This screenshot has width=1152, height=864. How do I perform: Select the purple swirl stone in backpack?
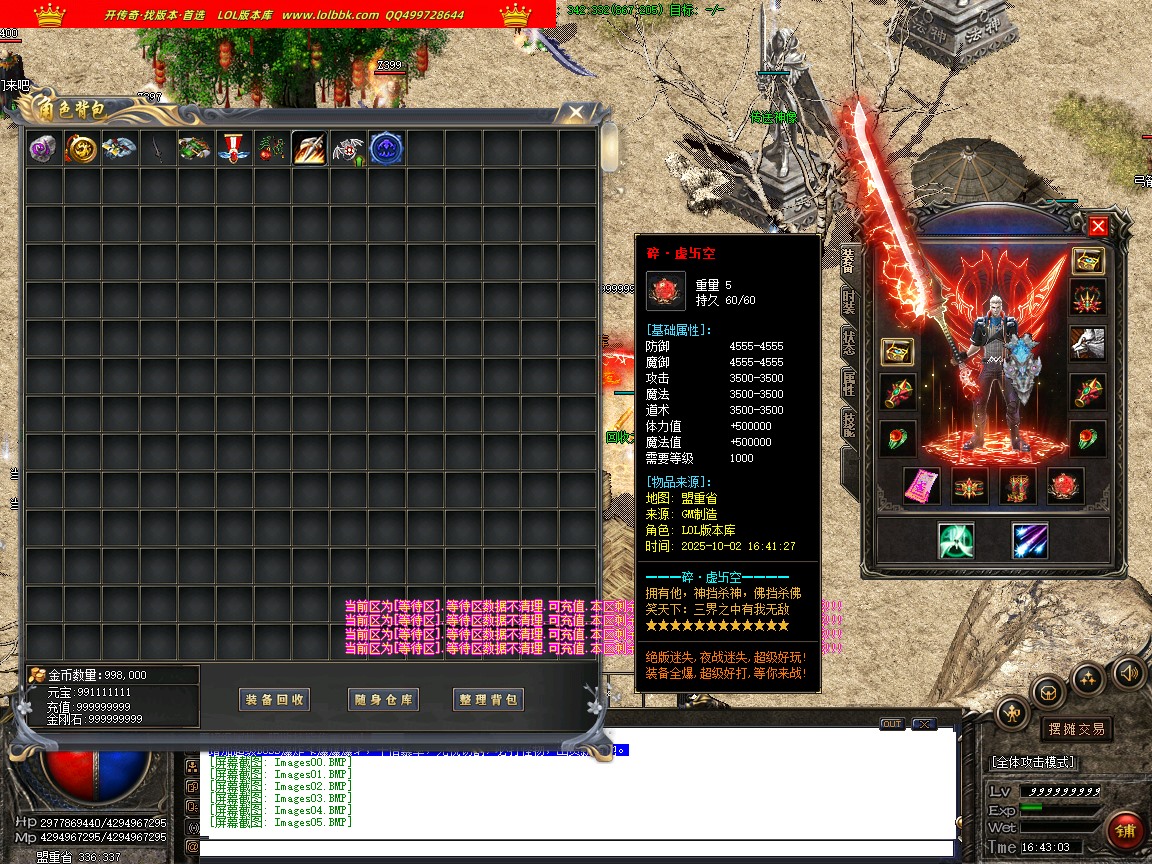click(43, 149)
